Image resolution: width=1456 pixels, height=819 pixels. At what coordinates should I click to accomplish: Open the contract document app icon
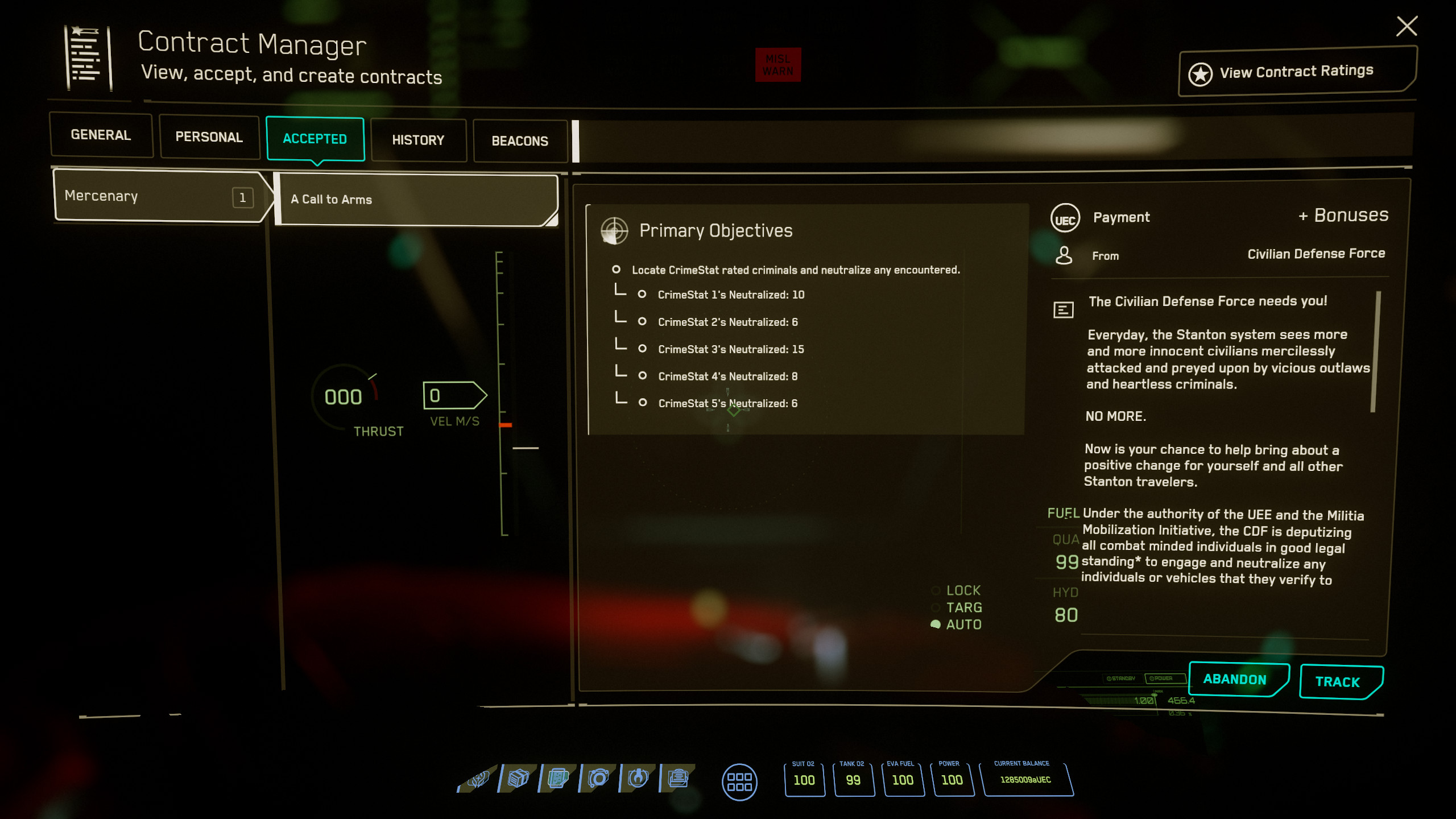tap(559, 778)
